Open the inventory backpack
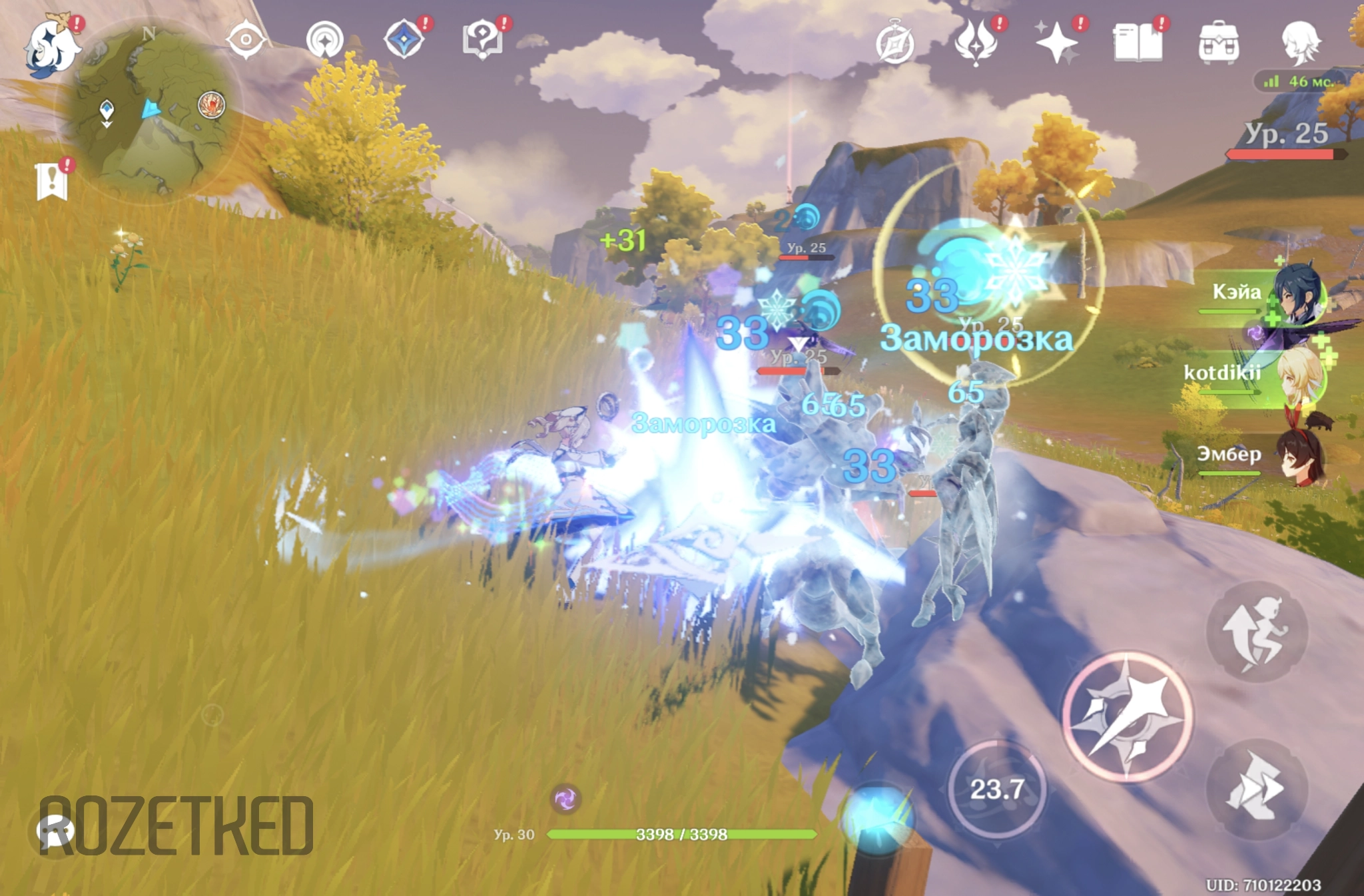This screenshot has width=1364, height=896. click(x=1219, y=43)
